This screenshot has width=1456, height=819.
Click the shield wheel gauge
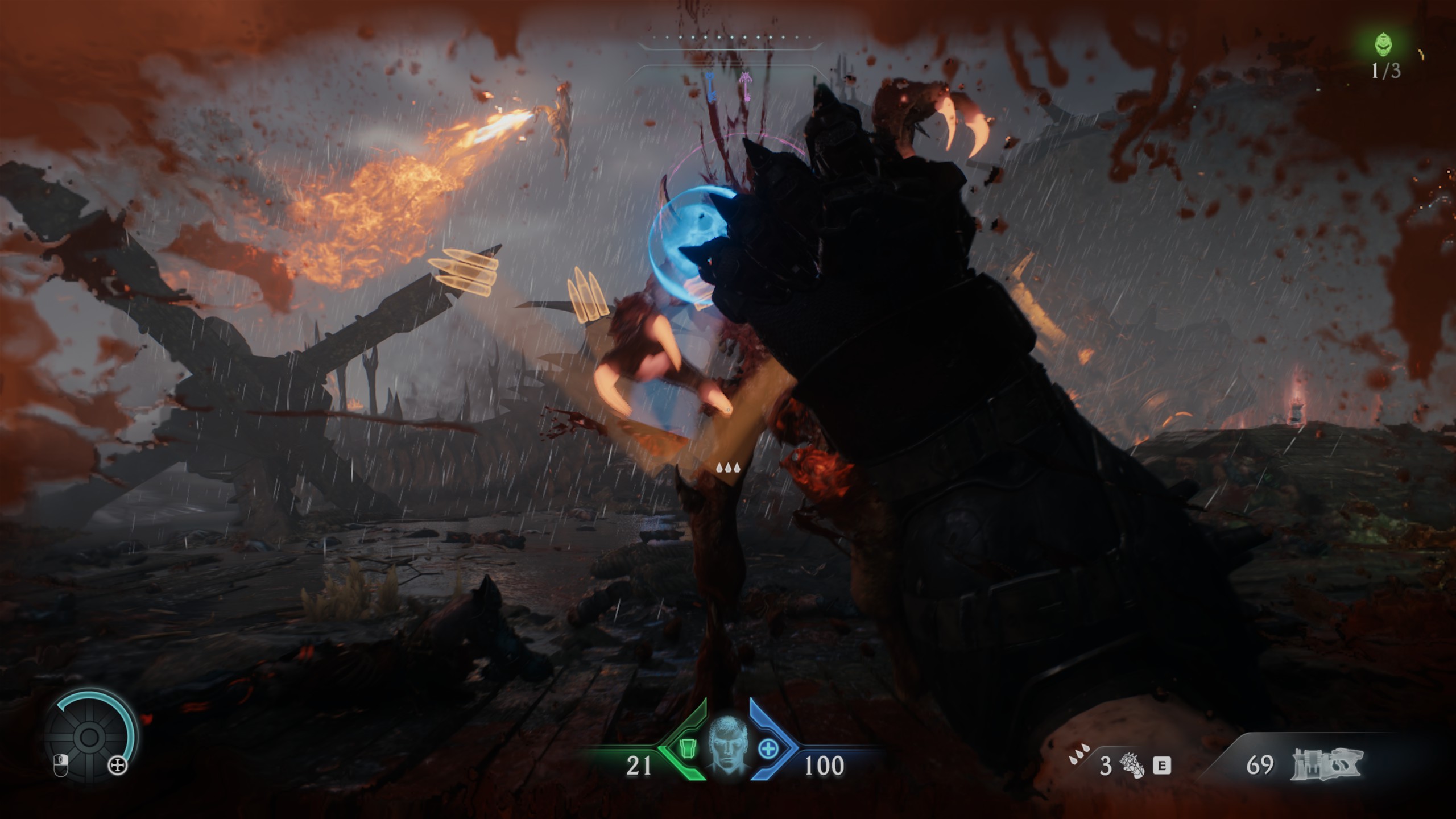tap(90, 737)
